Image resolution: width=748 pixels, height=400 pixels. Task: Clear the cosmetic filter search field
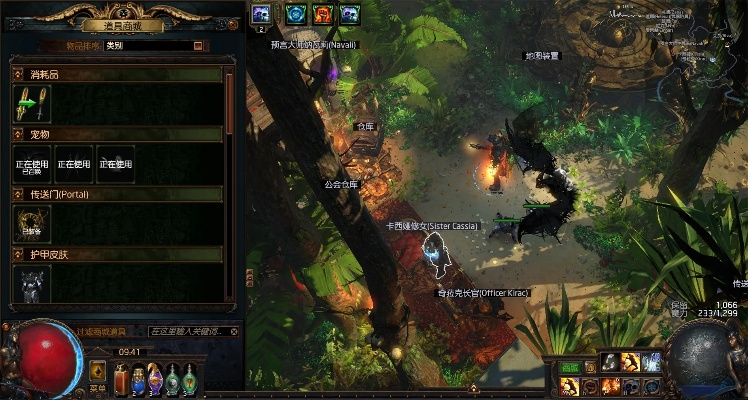click(234, 331)
